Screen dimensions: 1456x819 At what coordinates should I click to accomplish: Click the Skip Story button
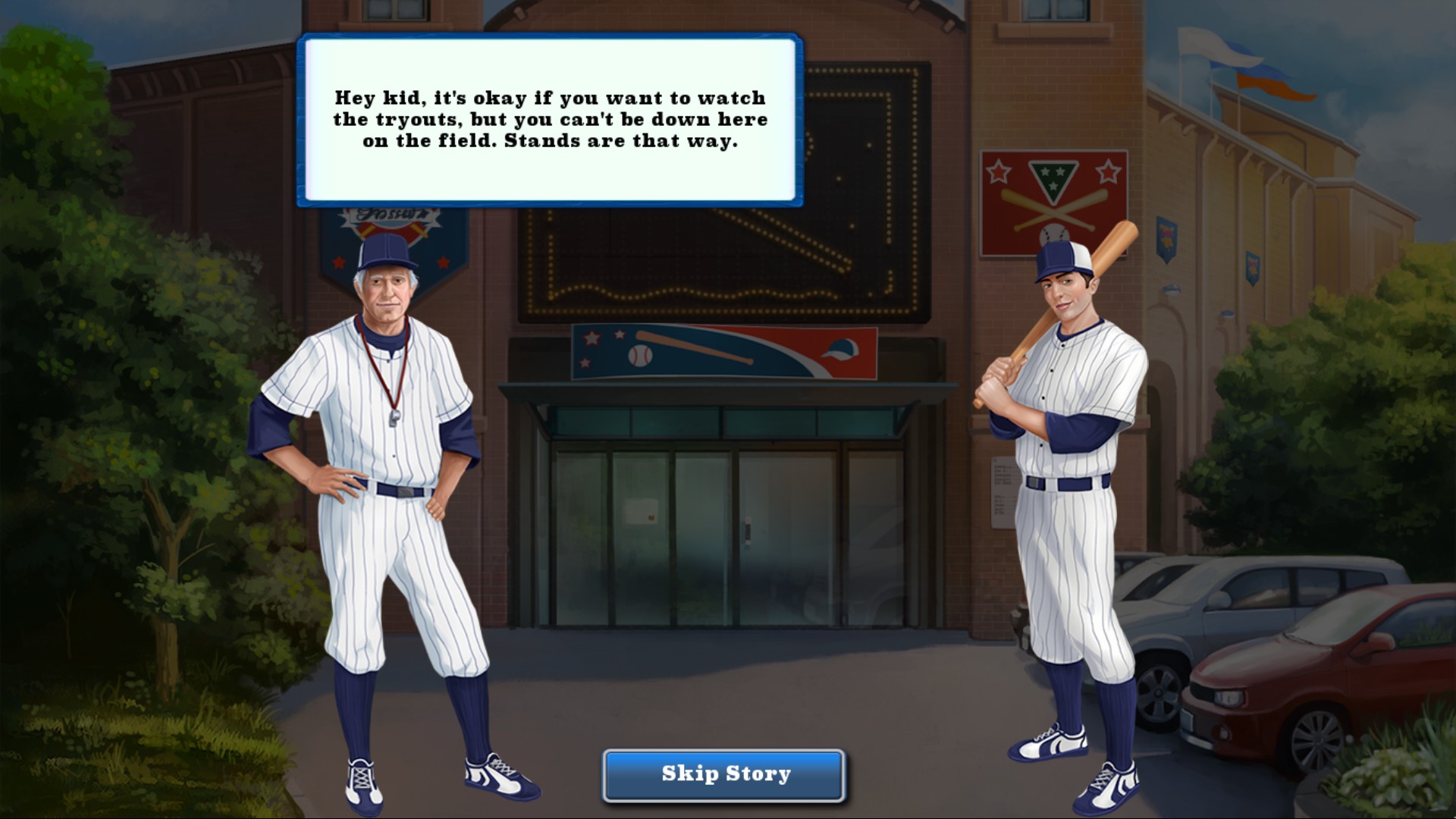point(722,773)
